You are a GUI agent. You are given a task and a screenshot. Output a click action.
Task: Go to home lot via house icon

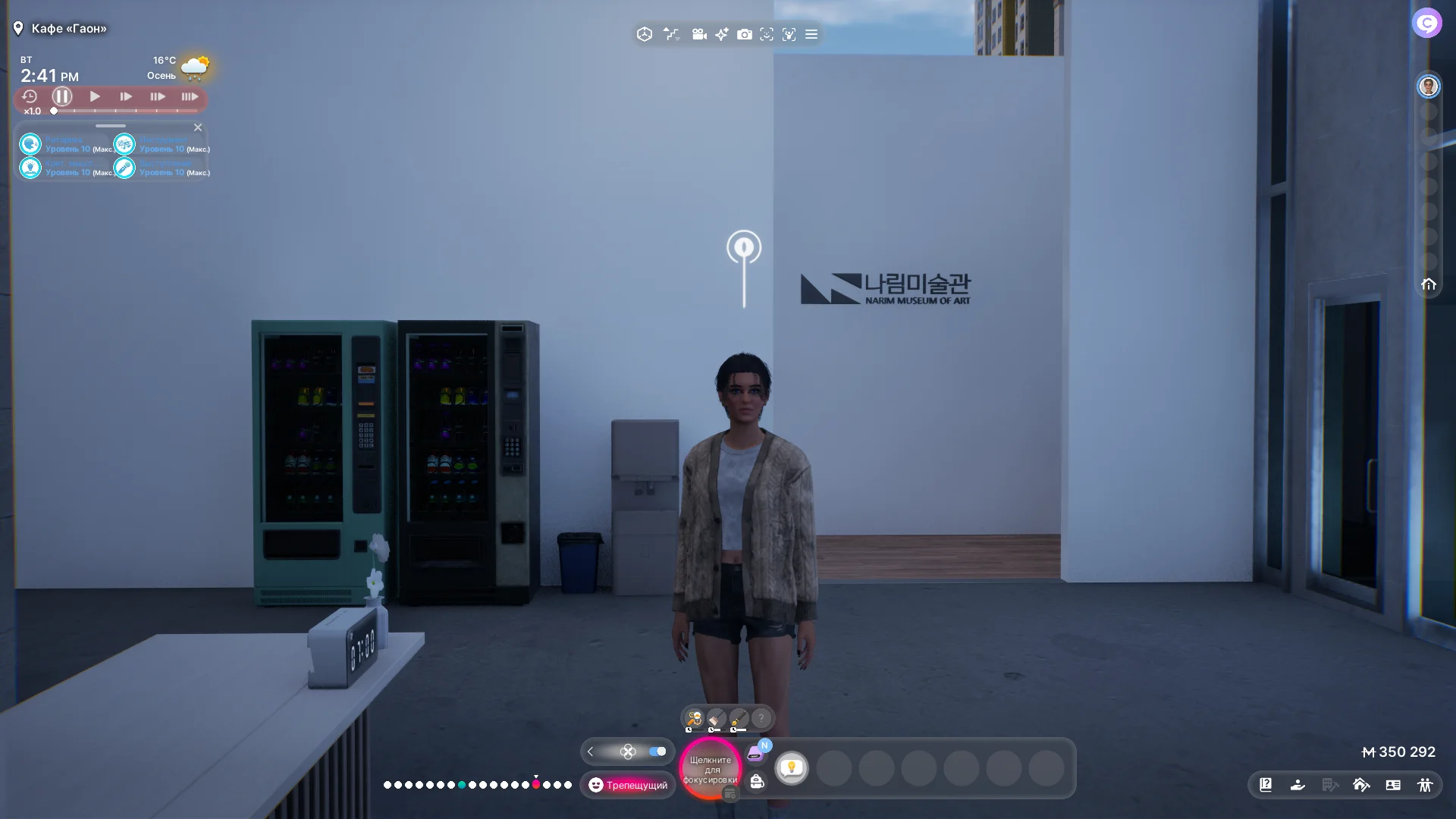pyautogui.click(x=1429, y=284)
